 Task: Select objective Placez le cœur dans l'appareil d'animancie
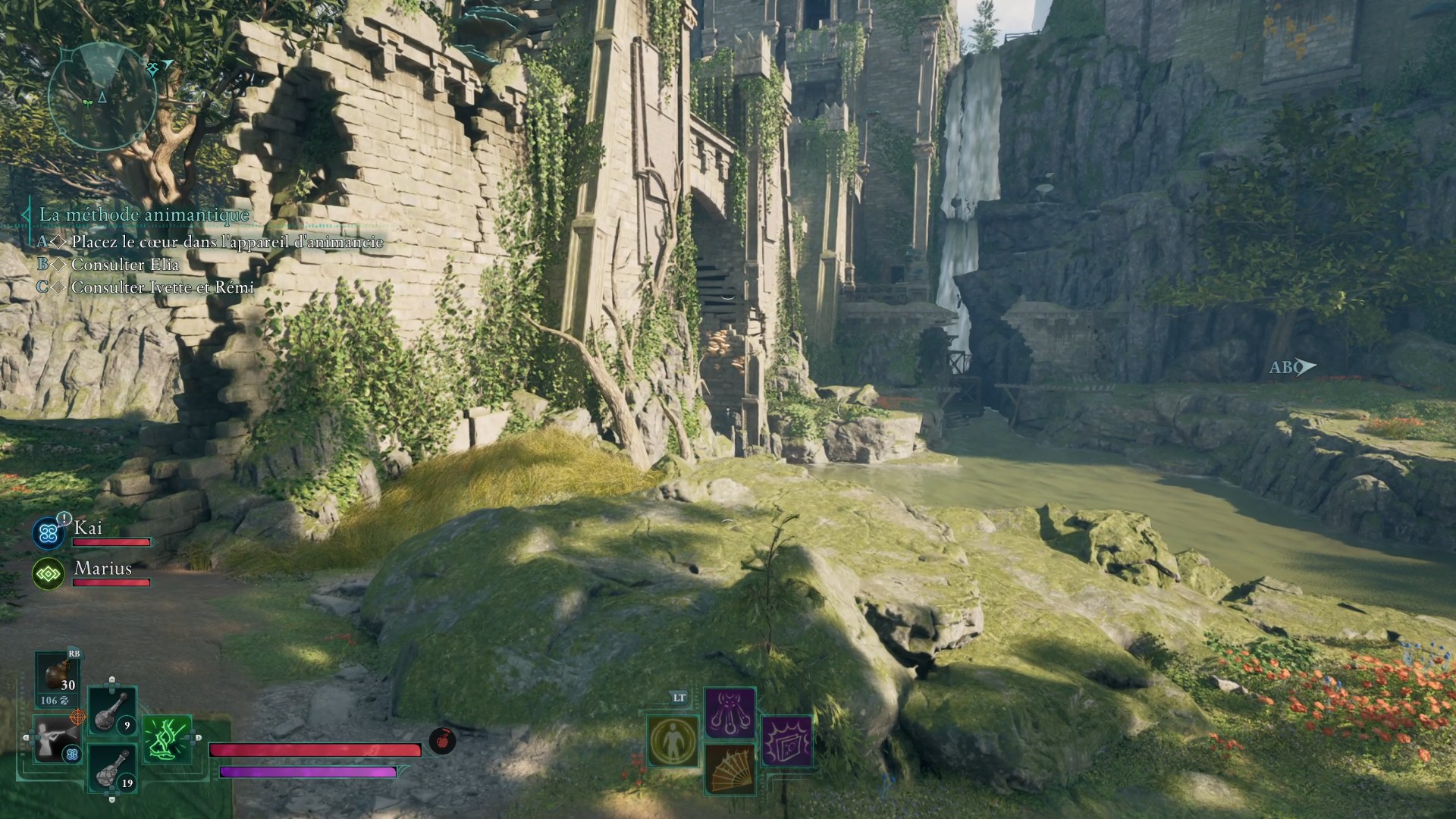click(227, 242)
